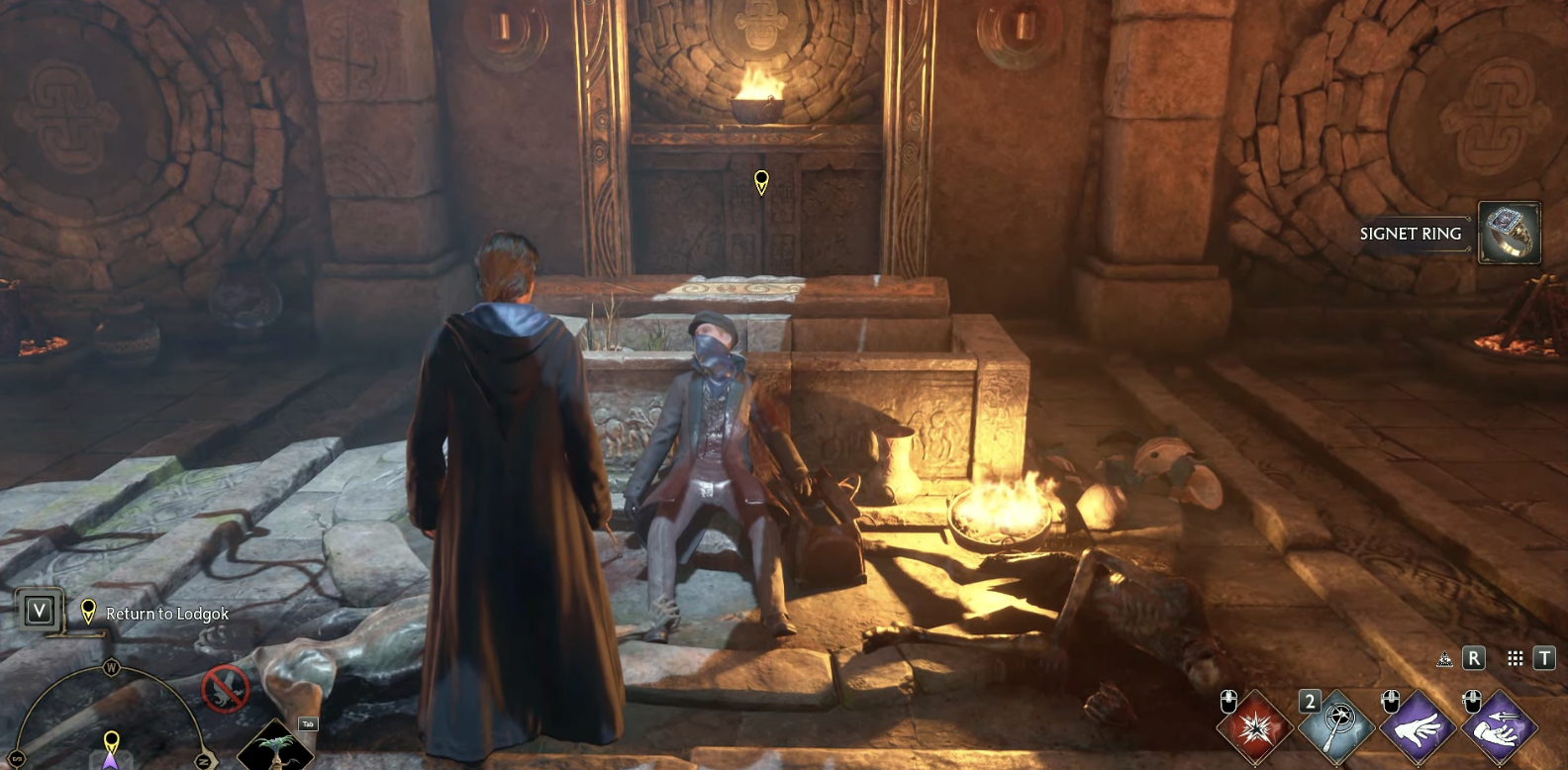Screen dimensions: 1568x770
Task: Click the Return to Lodgok quest tracker
Action: tap(166, 614)
